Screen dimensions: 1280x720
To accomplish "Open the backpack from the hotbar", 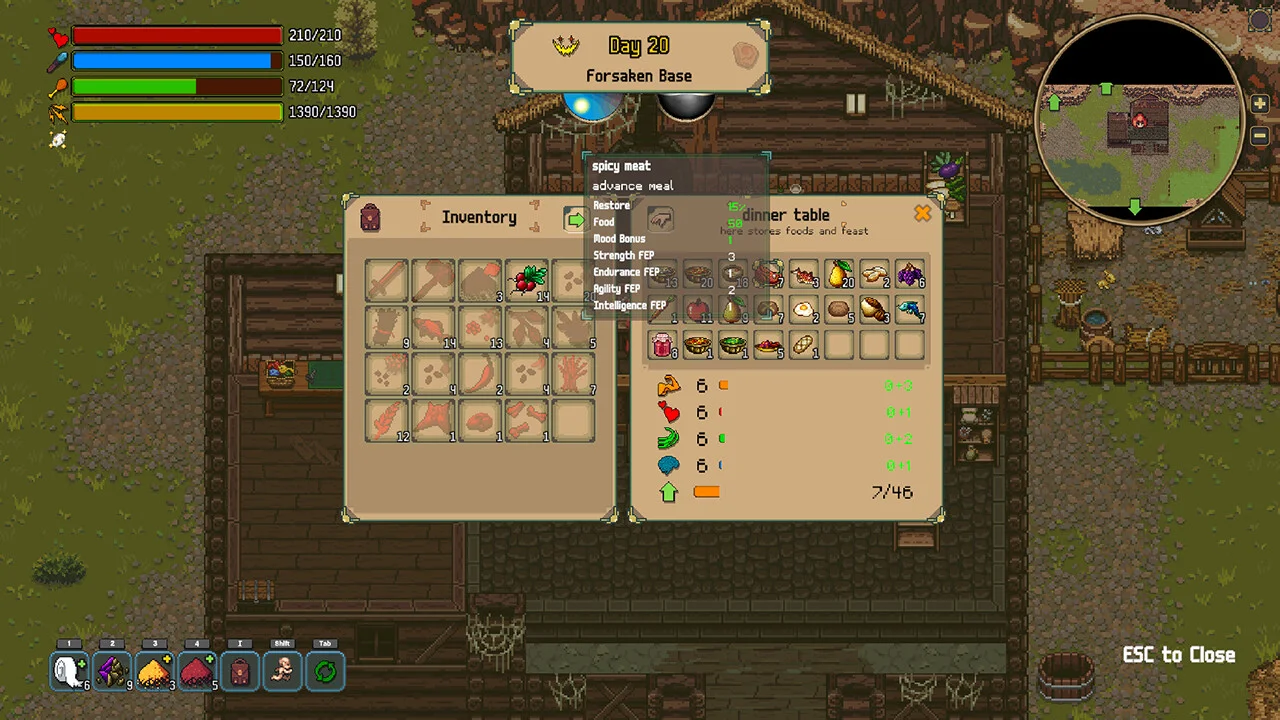I will pyautogui.click(x=240, y=671).
